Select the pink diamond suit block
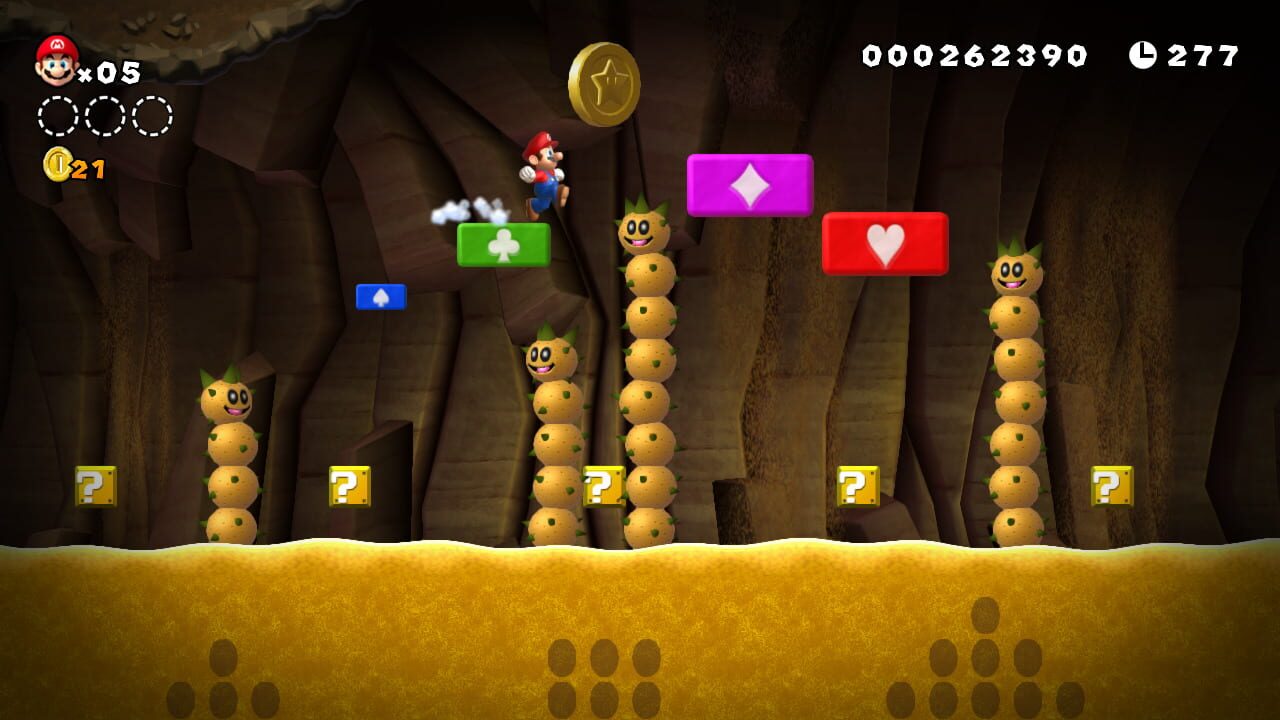1280x720 pixels. click(x=750, y=186)
